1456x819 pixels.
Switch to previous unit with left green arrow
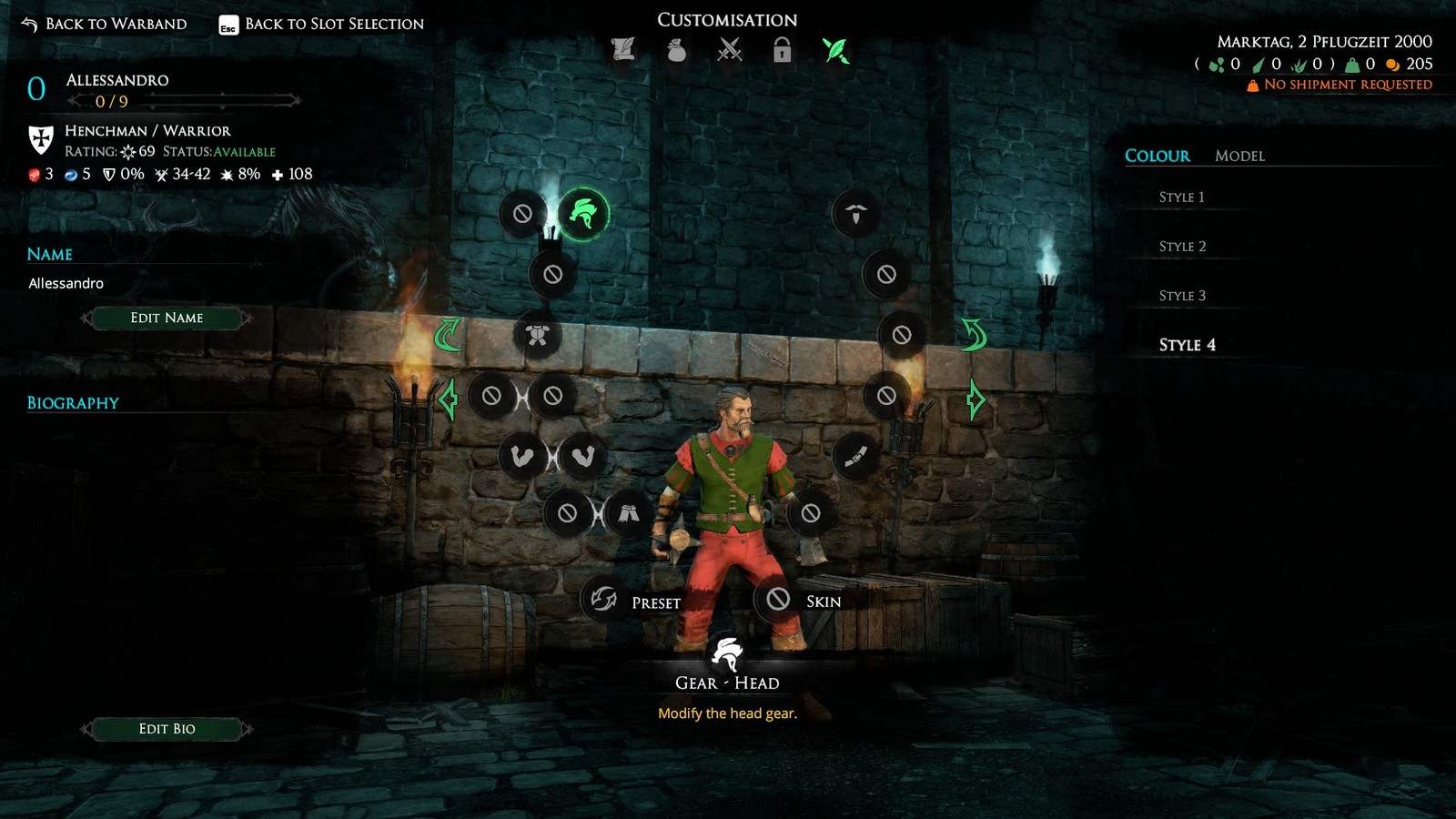(448, 399)
